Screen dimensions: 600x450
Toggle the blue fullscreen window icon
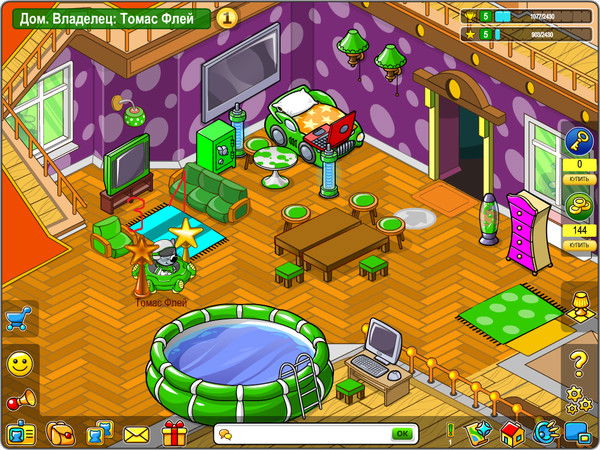point(578,434)
